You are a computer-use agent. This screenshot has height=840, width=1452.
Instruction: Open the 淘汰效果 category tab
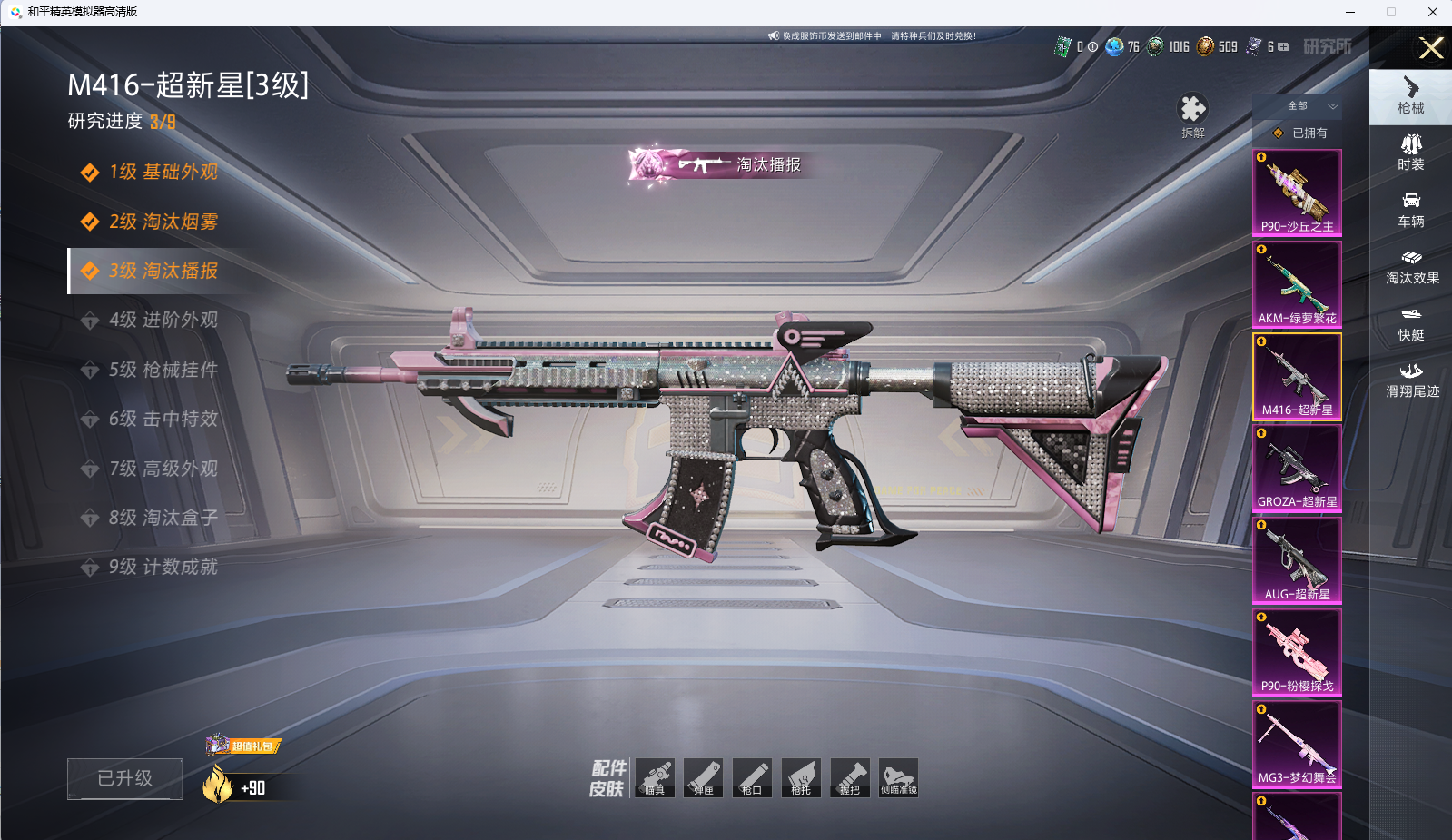(x=1411, y=266)
